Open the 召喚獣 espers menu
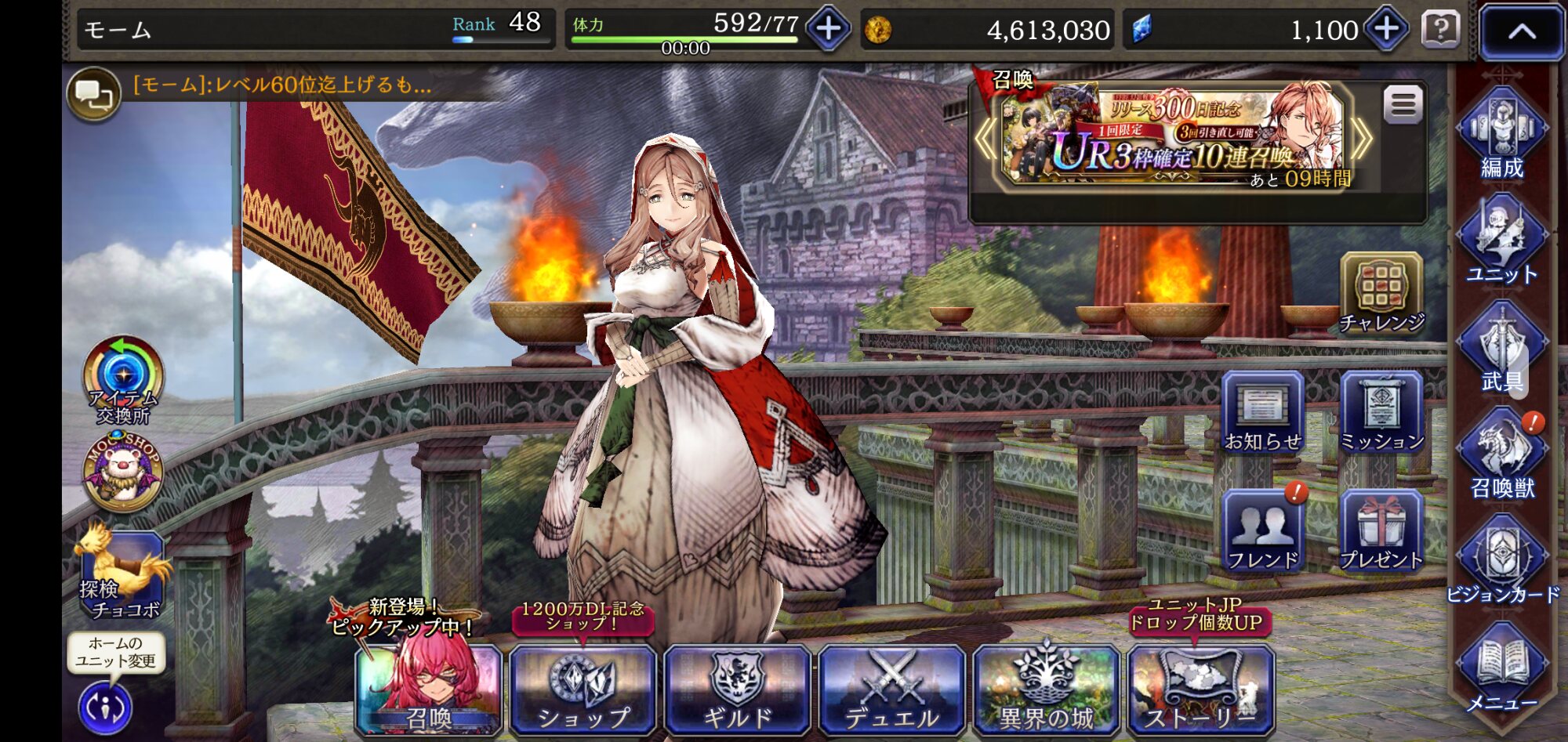The image size is (1568, 742). (1501, 454)
